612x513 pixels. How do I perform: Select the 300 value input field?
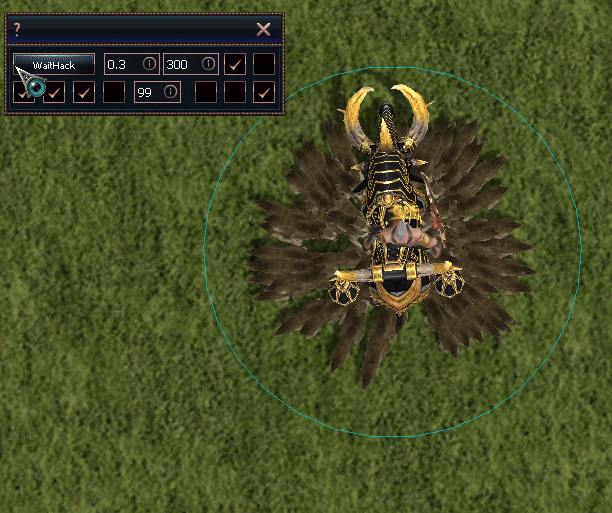(x=180, y=64)
